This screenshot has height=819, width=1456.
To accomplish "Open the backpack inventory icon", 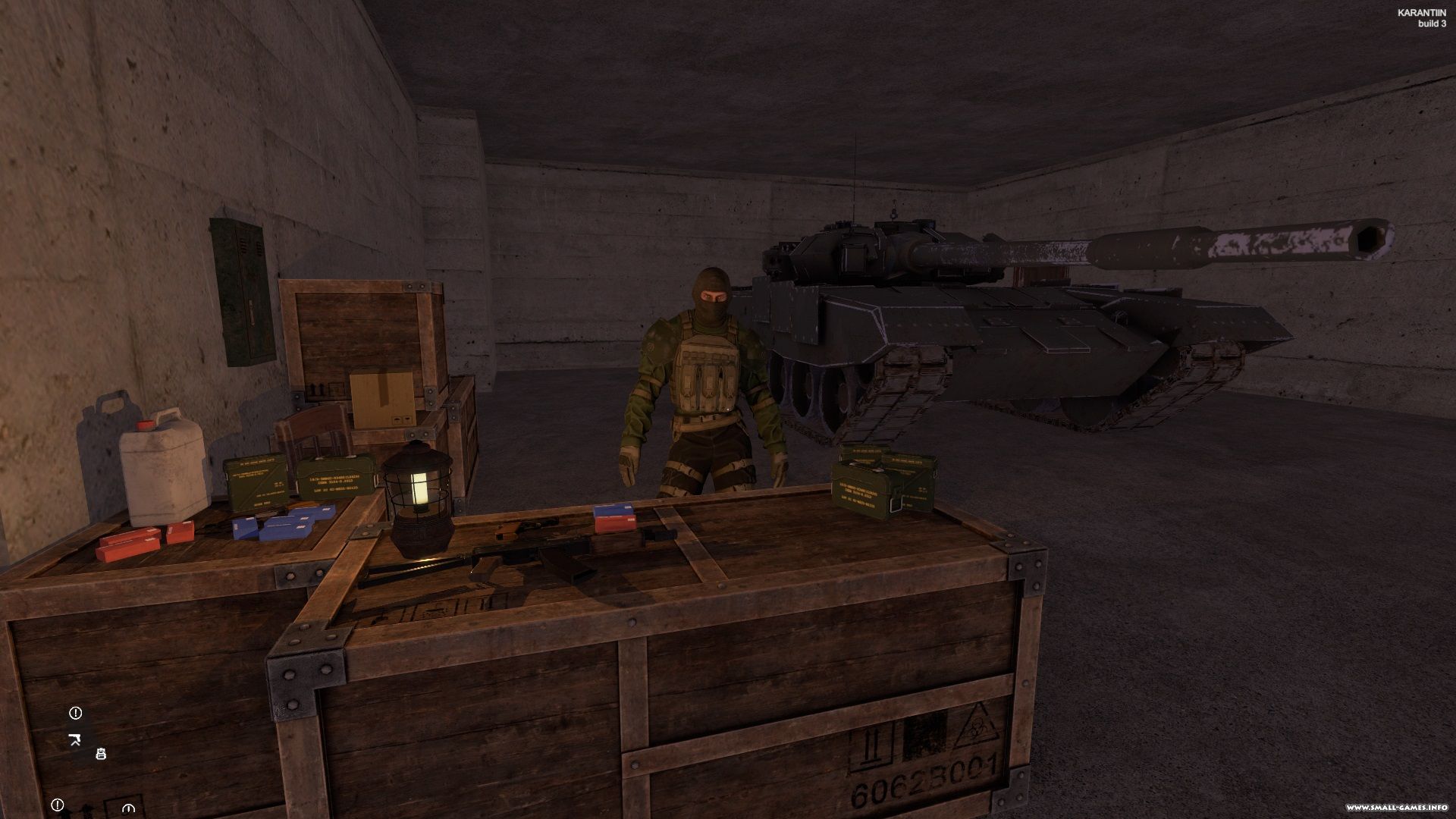I will [x=101, y=753].
